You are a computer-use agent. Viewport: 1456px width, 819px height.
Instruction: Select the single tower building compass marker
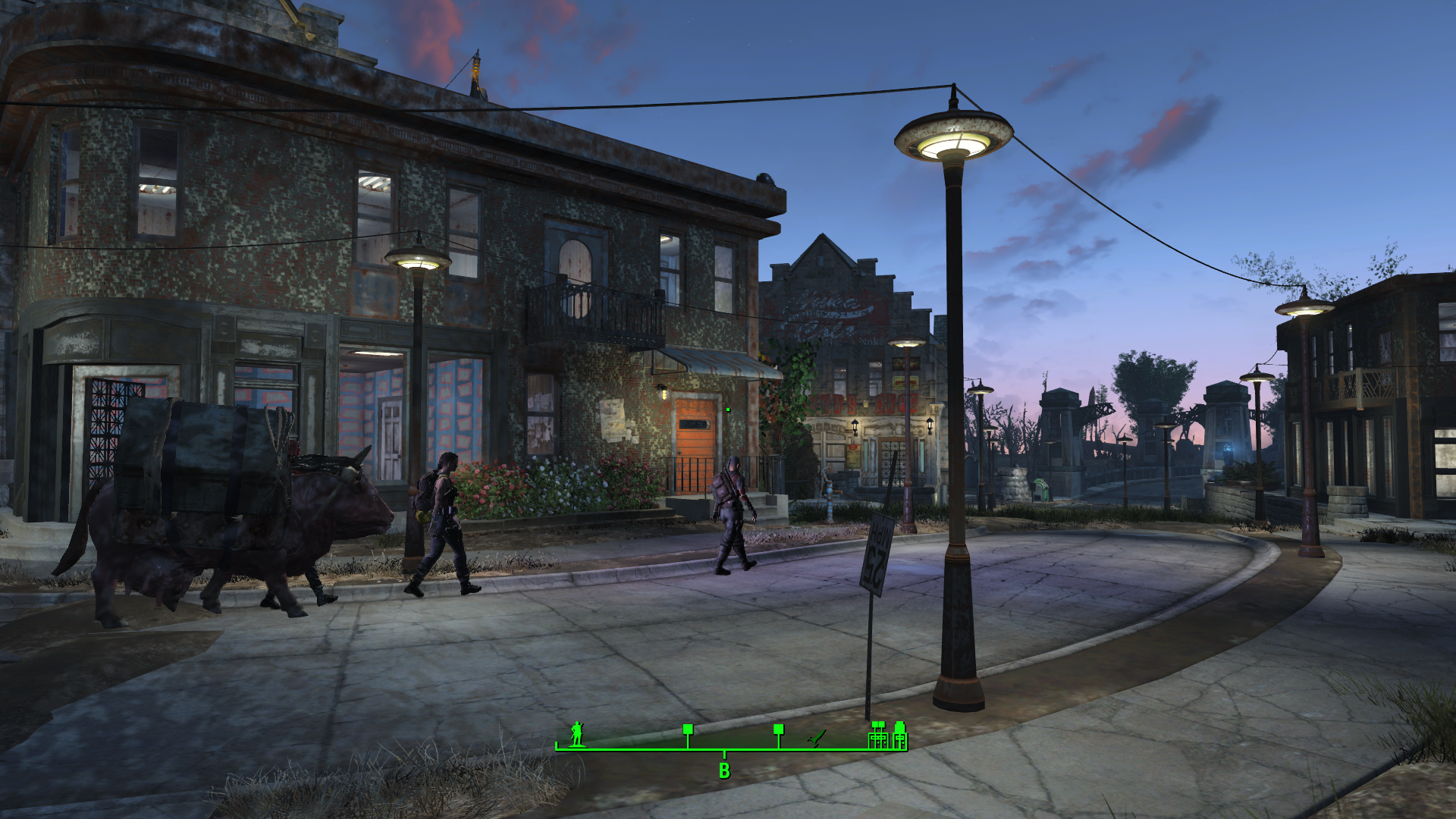tap(899, 735)
